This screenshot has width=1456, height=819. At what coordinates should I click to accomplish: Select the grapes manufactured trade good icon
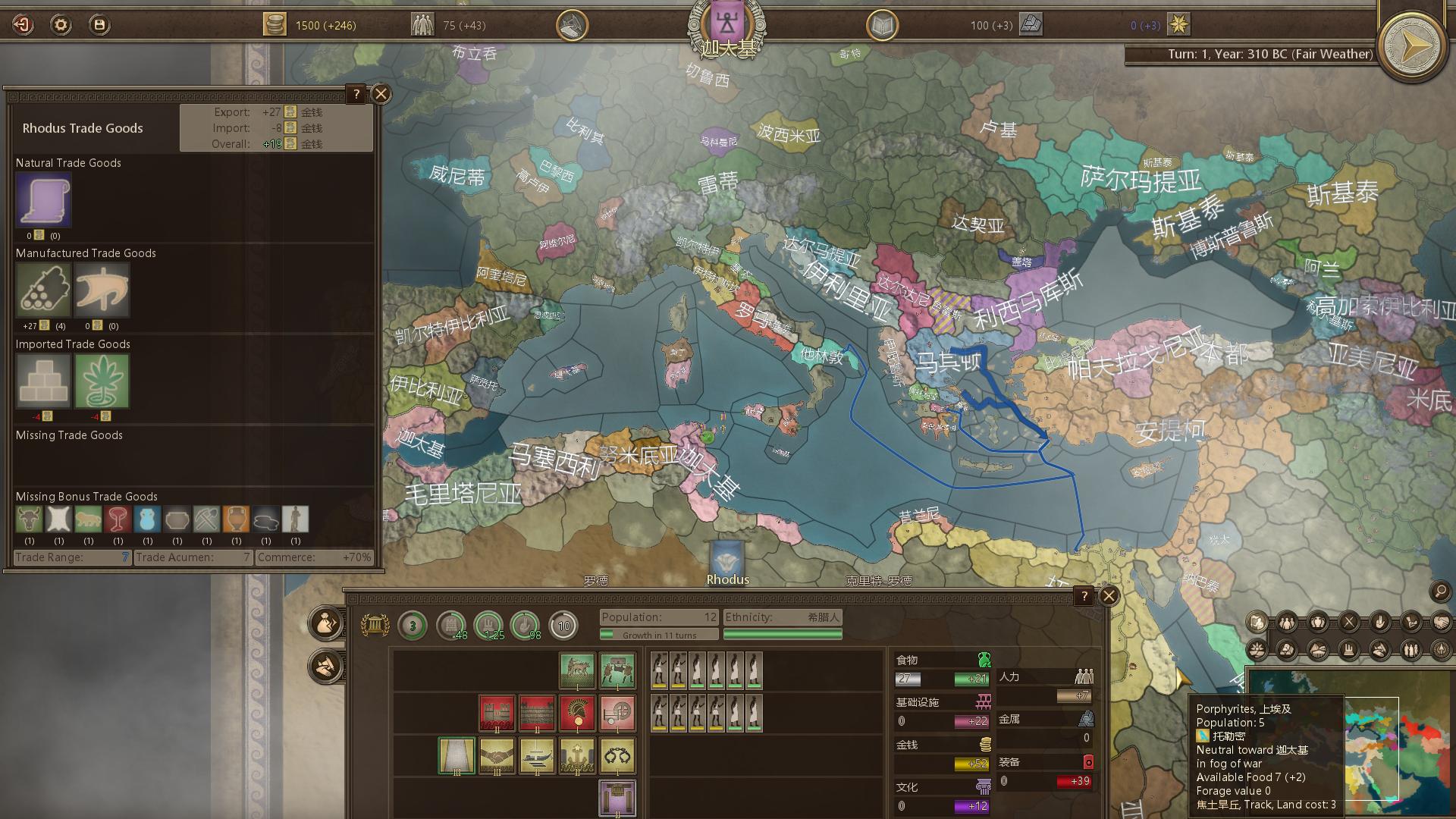tap(42, 290)
